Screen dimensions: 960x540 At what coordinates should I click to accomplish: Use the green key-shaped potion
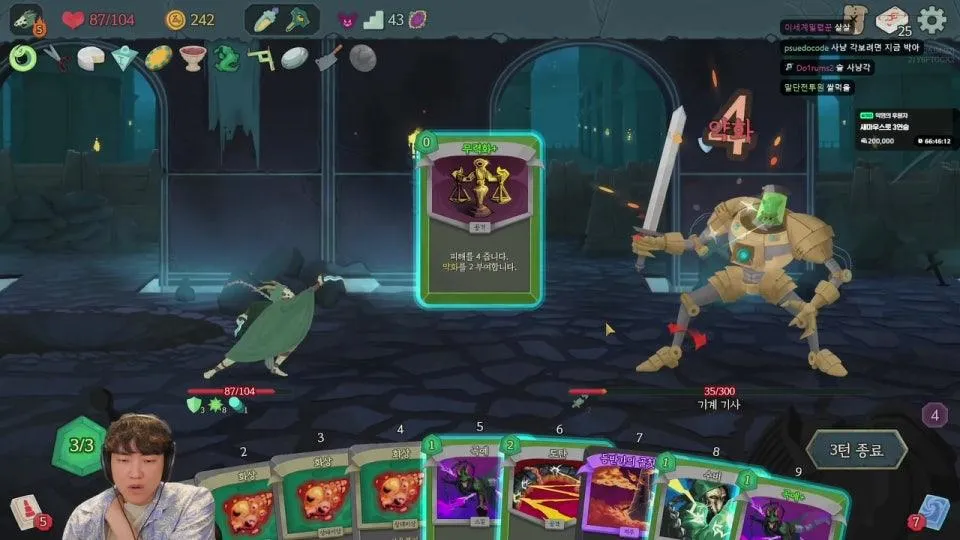(298, 19)
